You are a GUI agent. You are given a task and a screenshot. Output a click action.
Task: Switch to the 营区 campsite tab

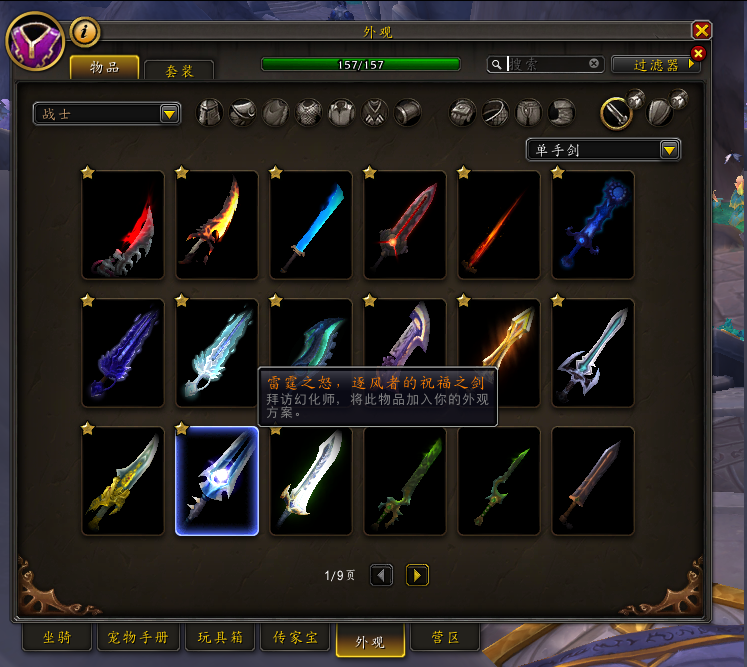point(445,637)
